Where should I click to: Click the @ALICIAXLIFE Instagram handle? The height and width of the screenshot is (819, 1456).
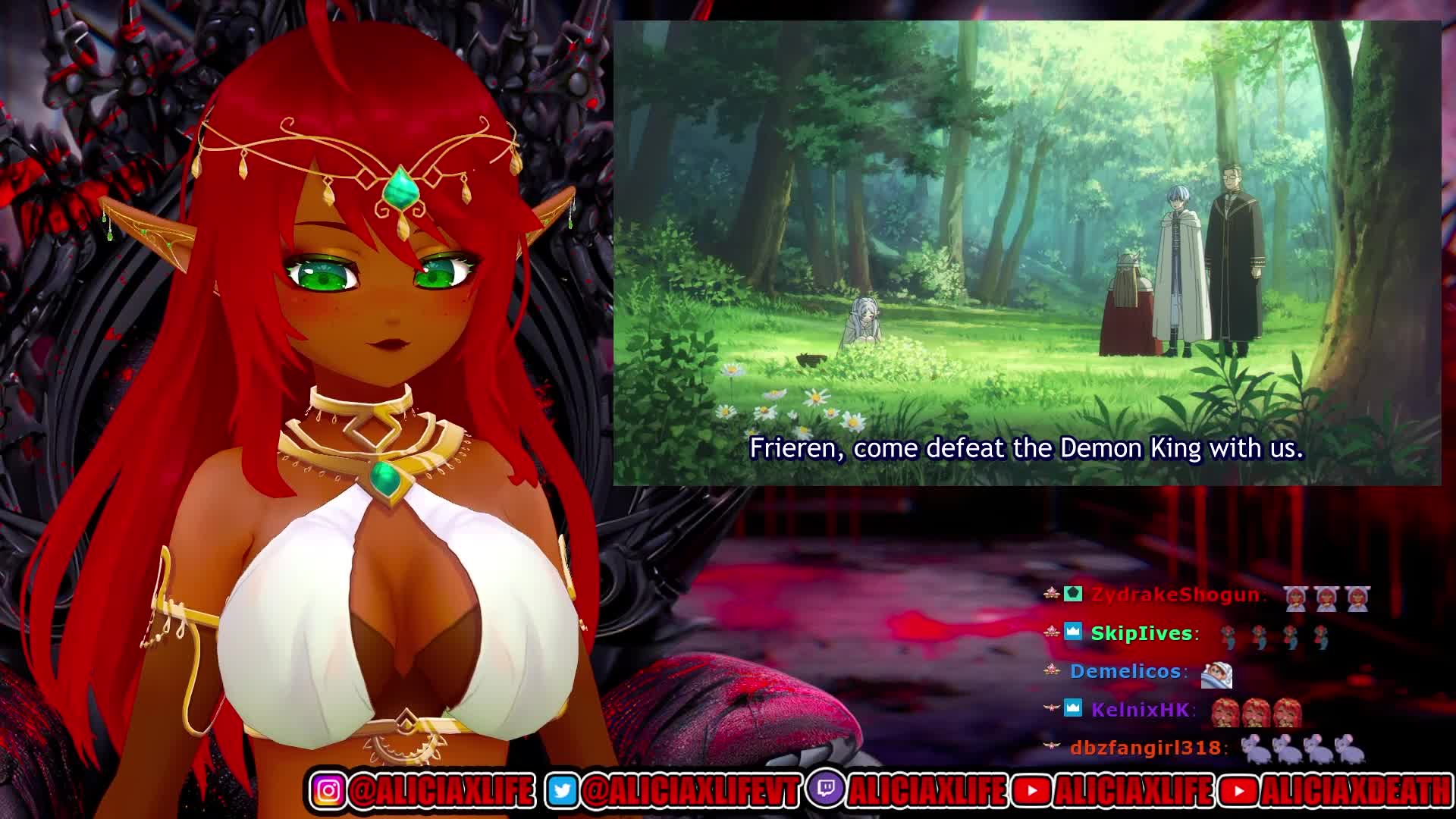pos(441,791)
